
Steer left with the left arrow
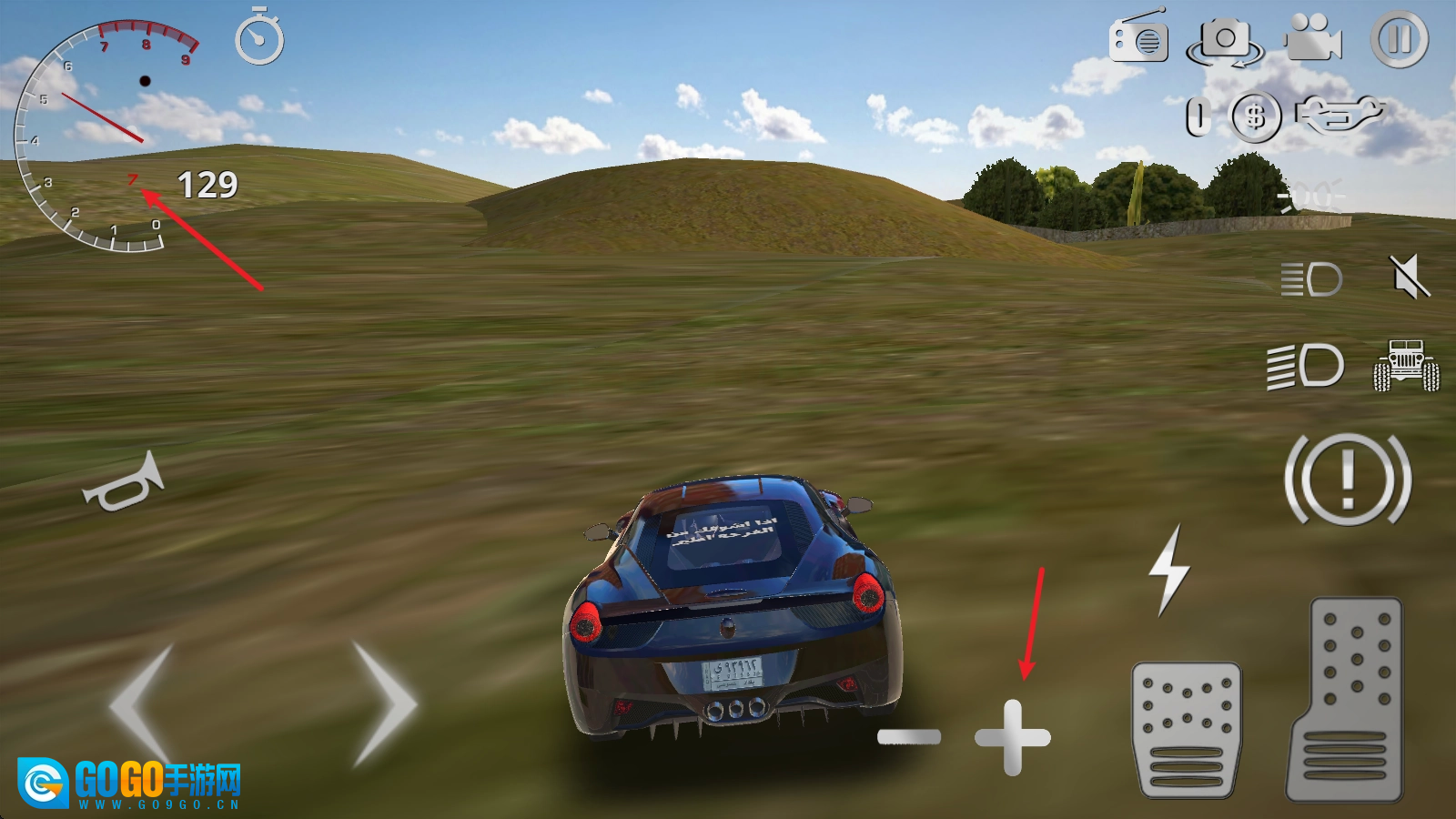[x=143, y=703]
